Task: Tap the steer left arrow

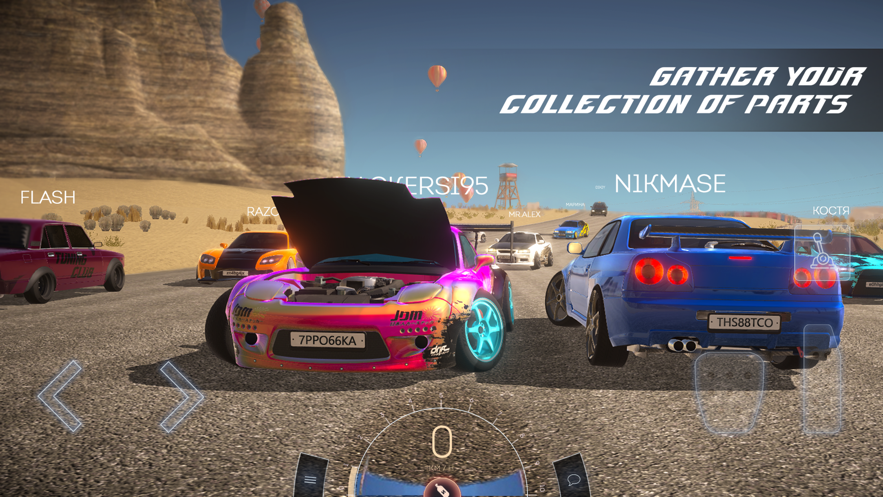Action: tap(60, 397)
